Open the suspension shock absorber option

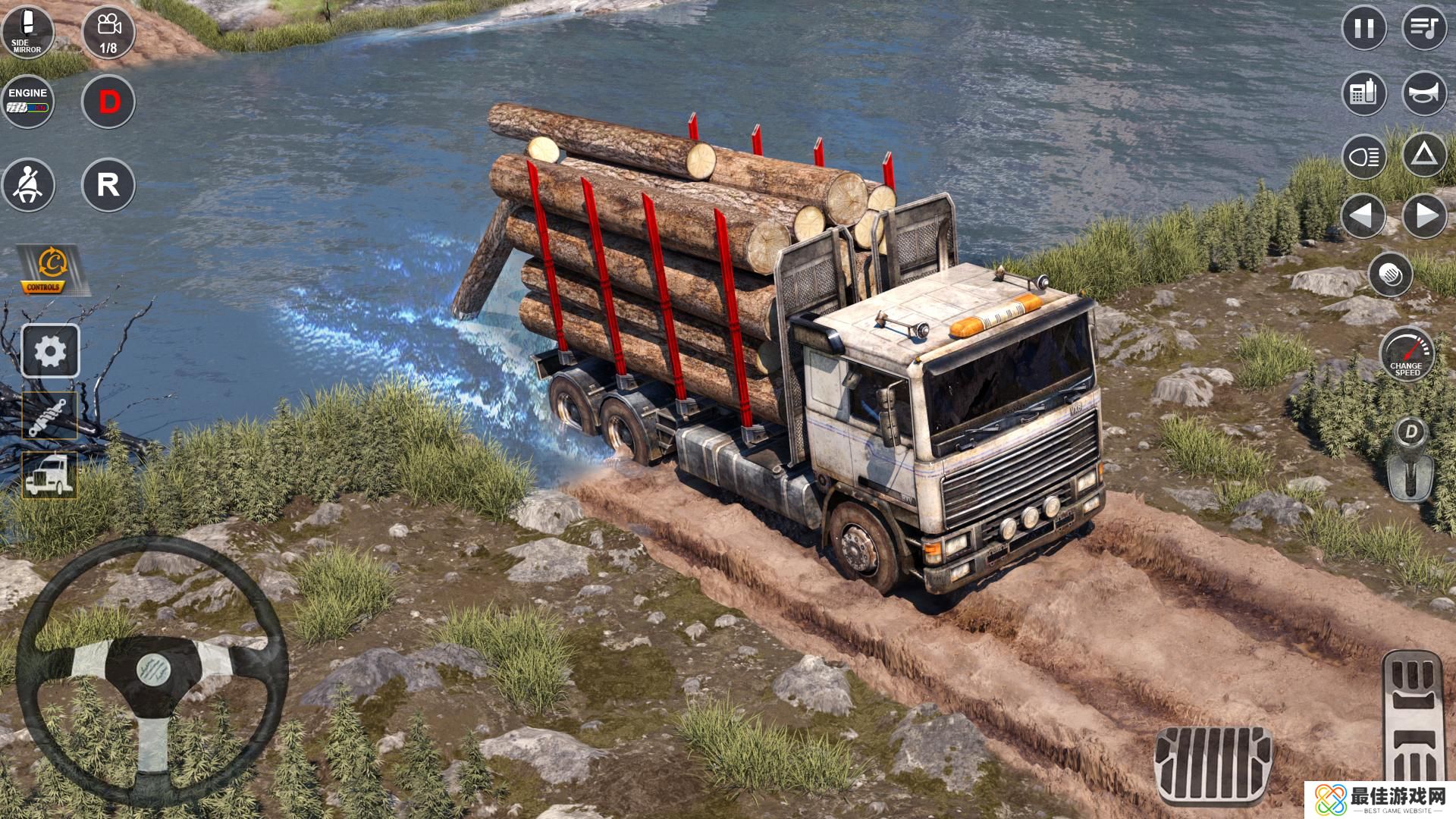coord(50,416)
